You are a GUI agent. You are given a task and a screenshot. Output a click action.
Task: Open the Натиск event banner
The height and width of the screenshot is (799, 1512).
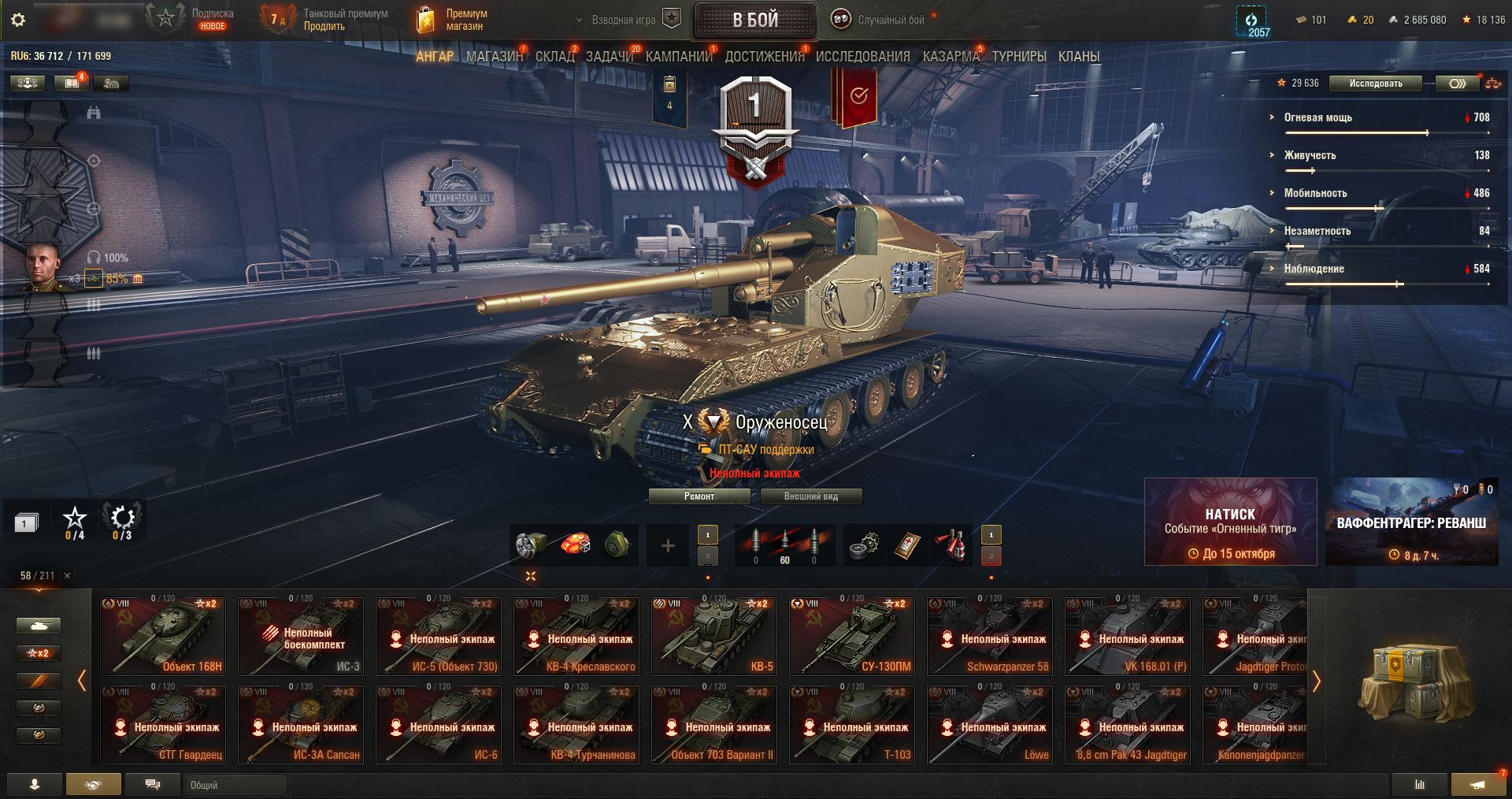click(1230, 522)
